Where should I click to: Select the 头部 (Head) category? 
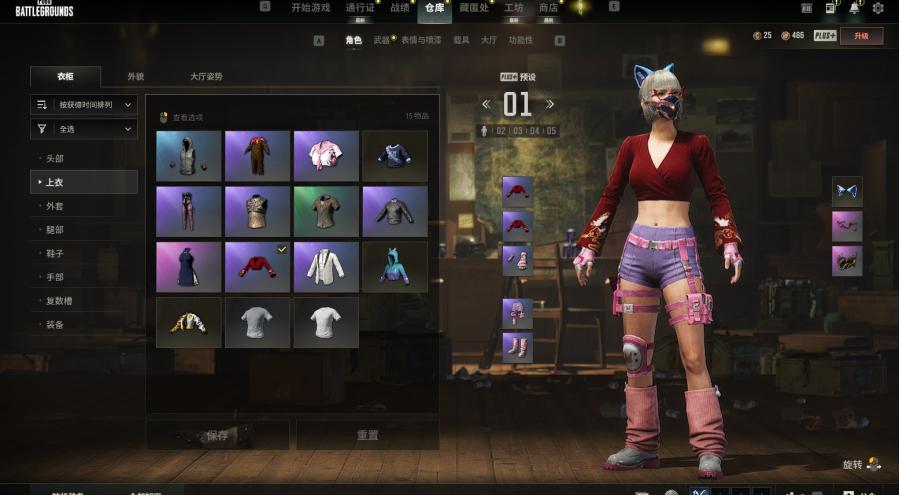point(55,159)
